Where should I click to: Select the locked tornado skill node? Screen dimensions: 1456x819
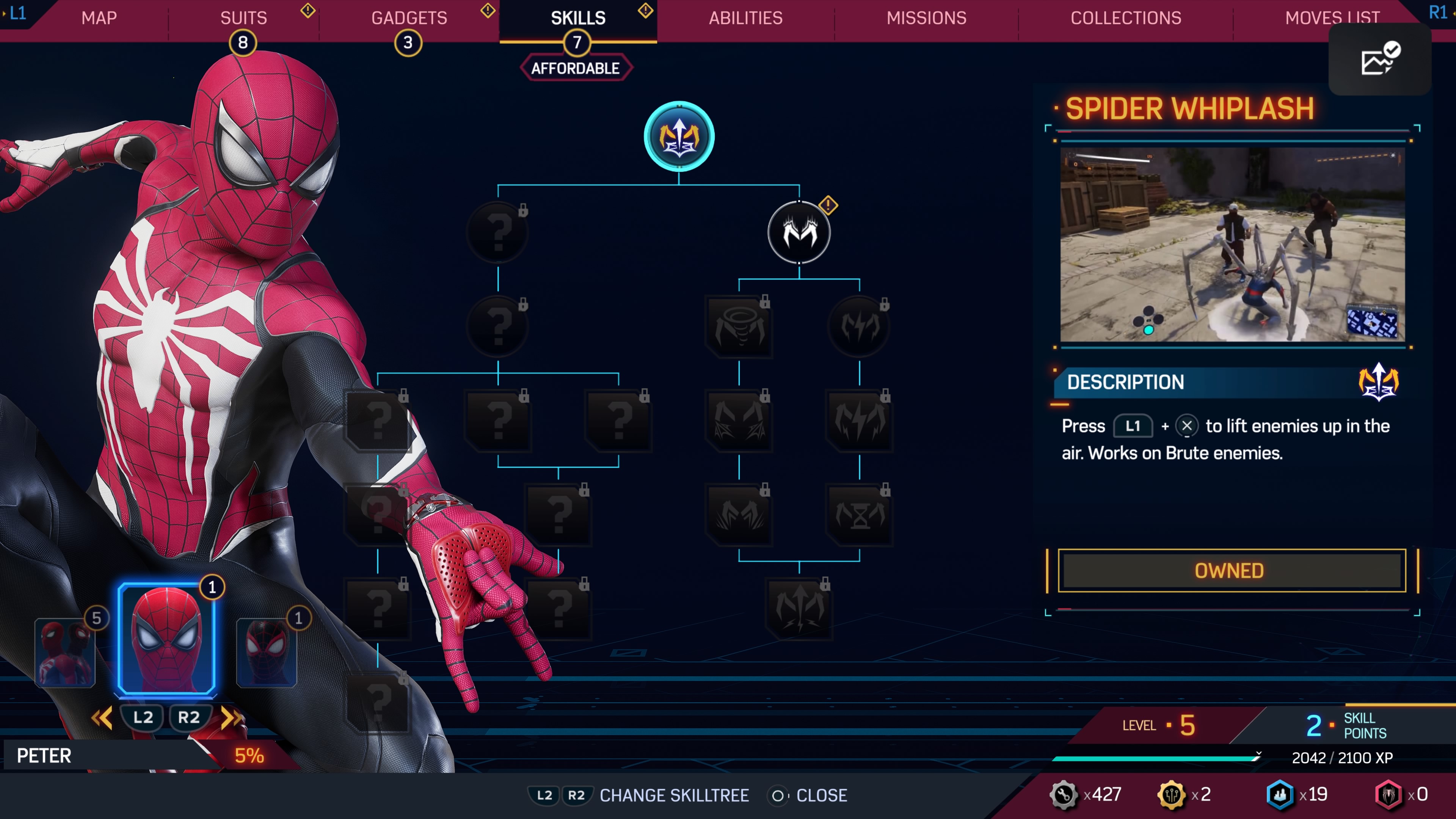739,326
